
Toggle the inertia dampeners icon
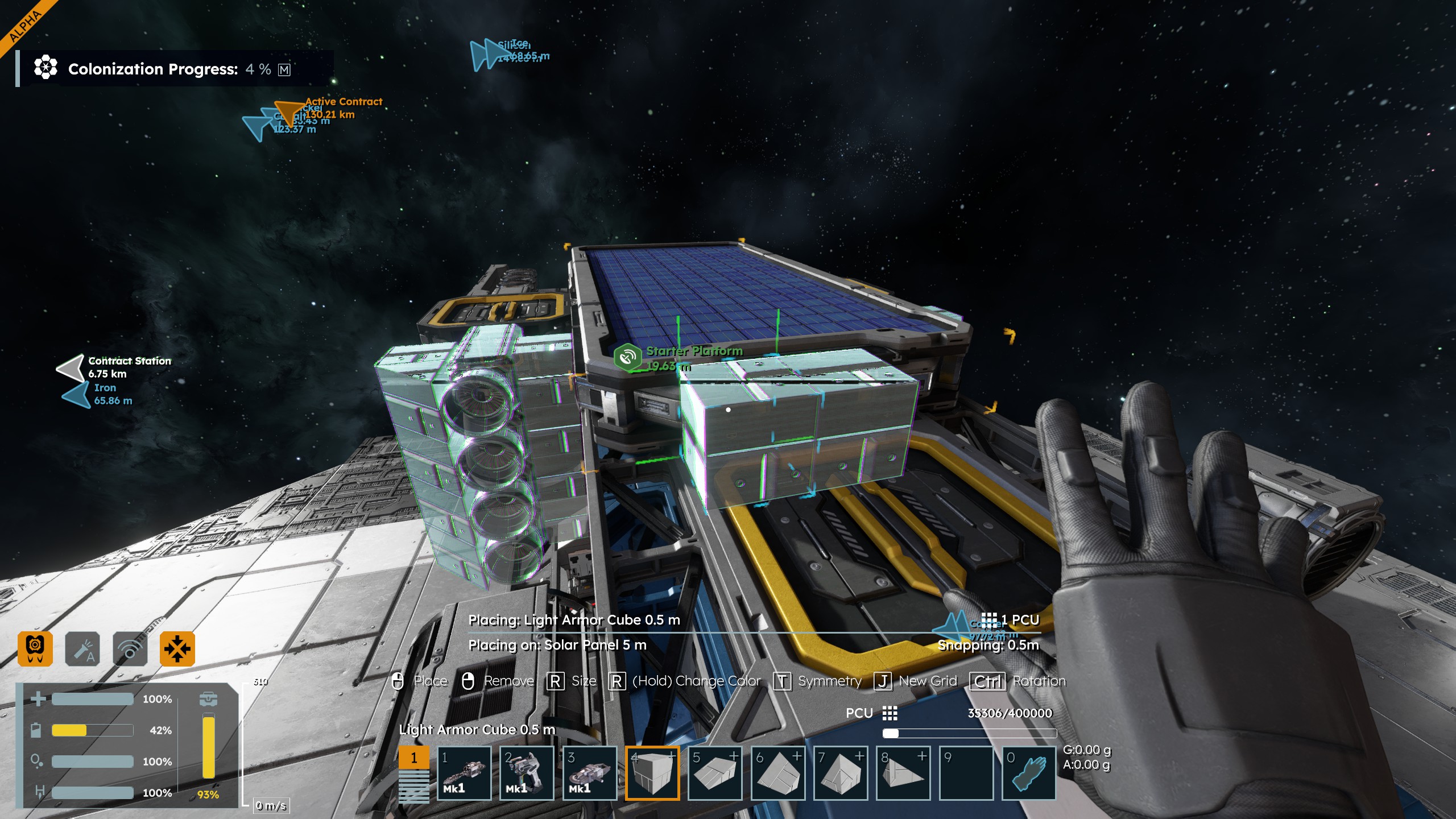177,648
